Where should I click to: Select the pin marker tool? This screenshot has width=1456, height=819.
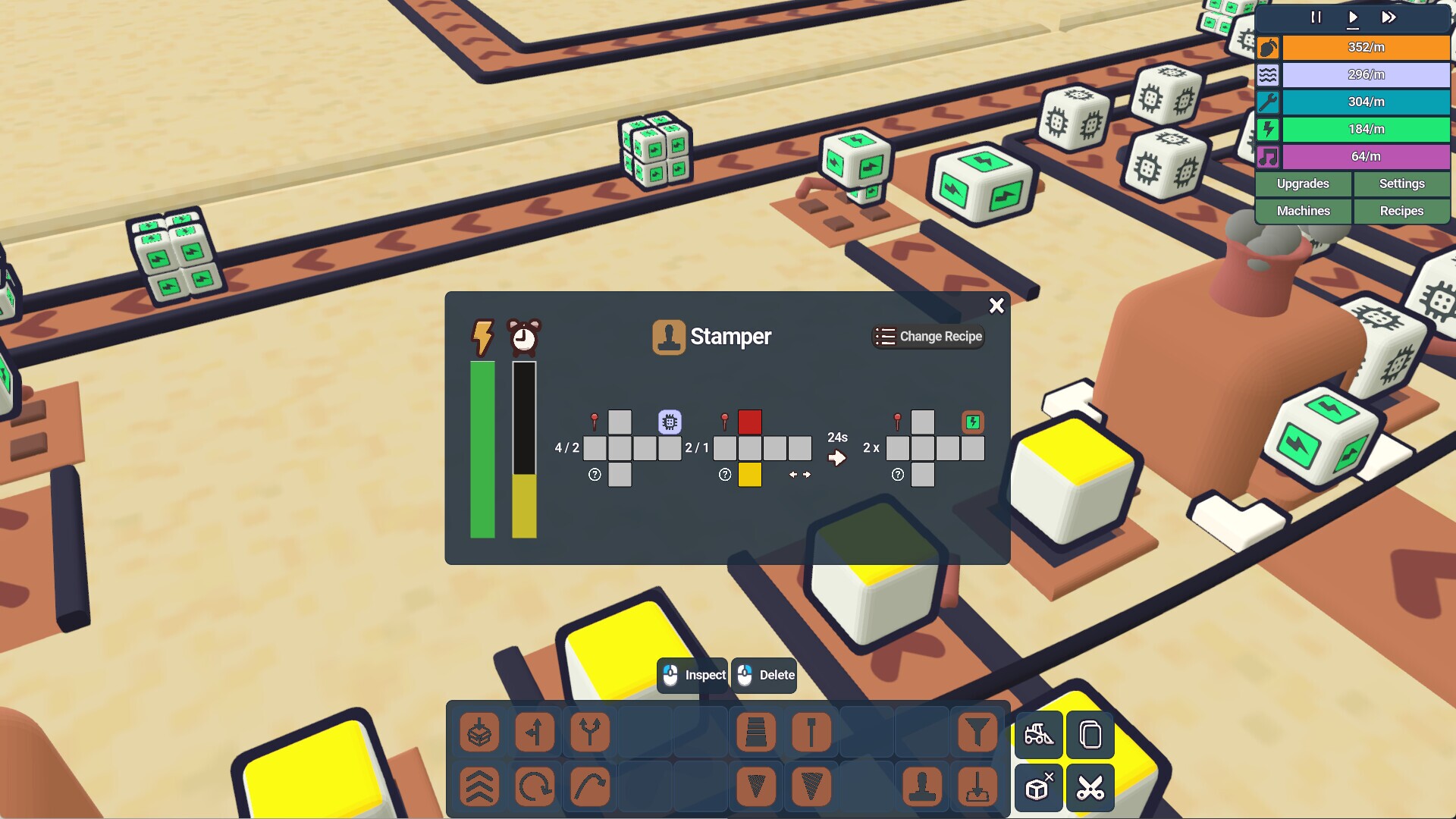[x=811, y=733]
